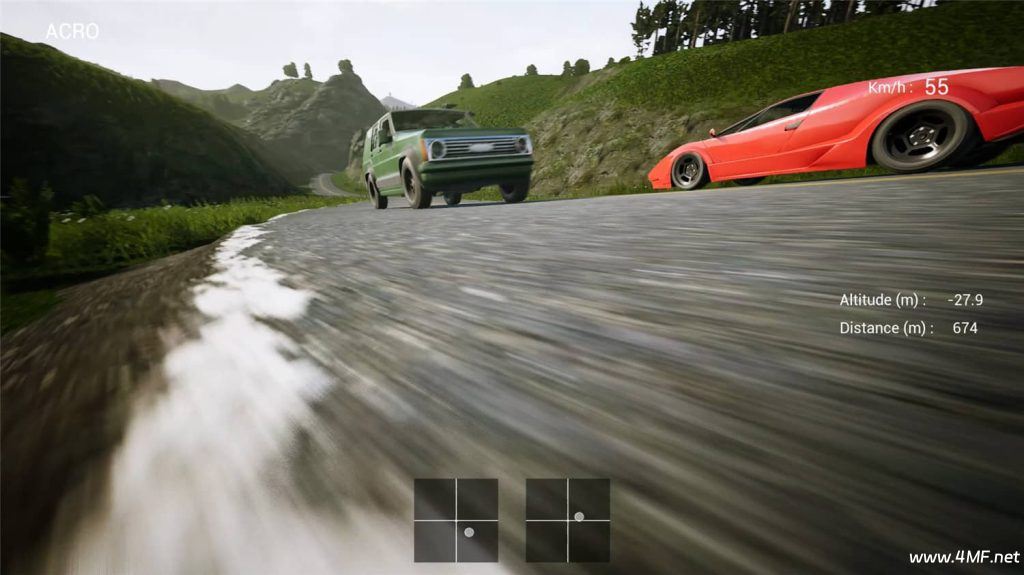Select the right stick position indicator

click(x=568, y=520)
